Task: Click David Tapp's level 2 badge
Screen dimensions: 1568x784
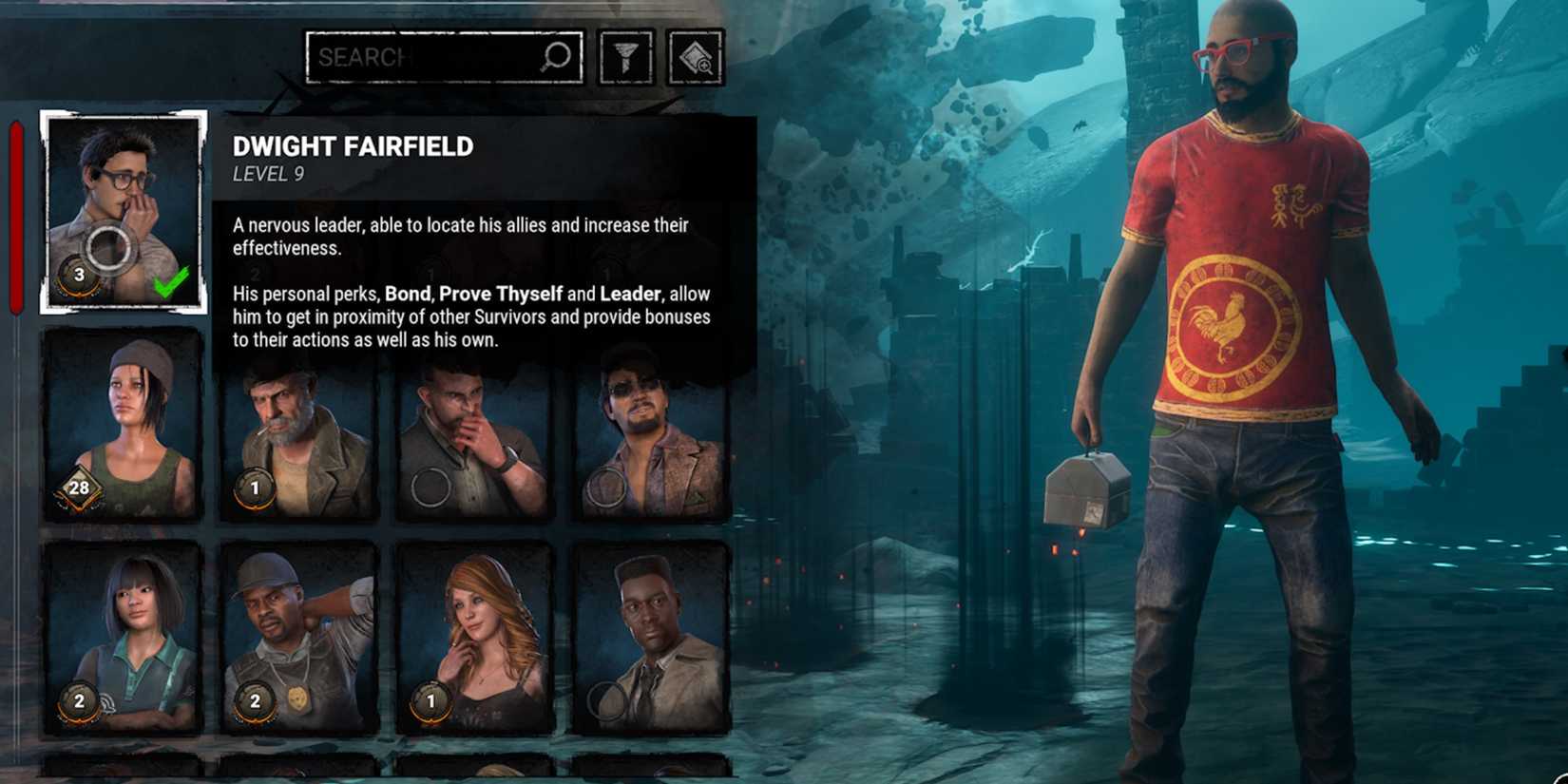Action: [255, 703]
